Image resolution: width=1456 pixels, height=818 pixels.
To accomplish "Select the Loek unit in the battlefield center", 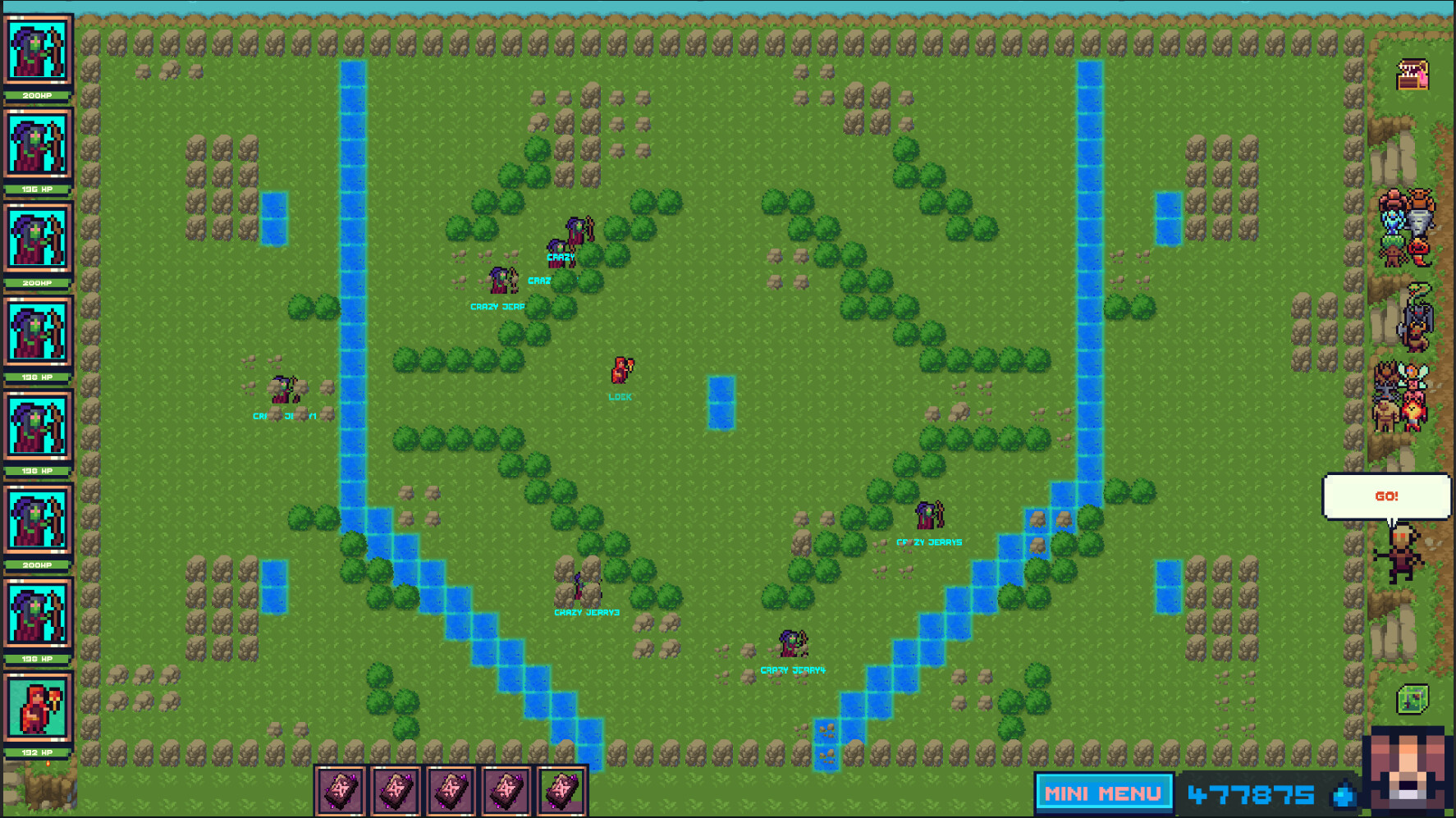I will (620, 368).
